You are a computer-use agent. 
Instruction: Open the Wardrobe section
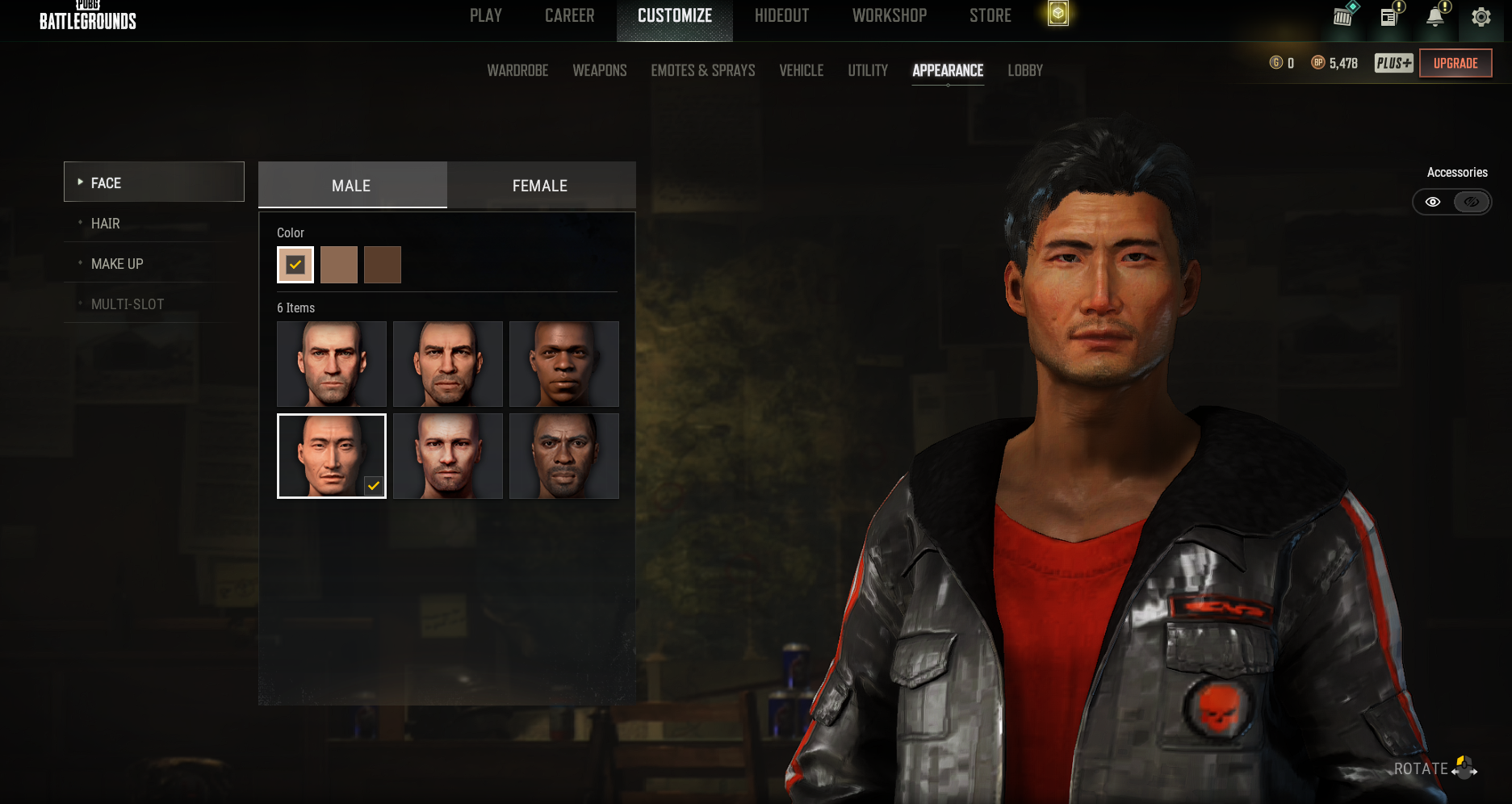point(517,71)
